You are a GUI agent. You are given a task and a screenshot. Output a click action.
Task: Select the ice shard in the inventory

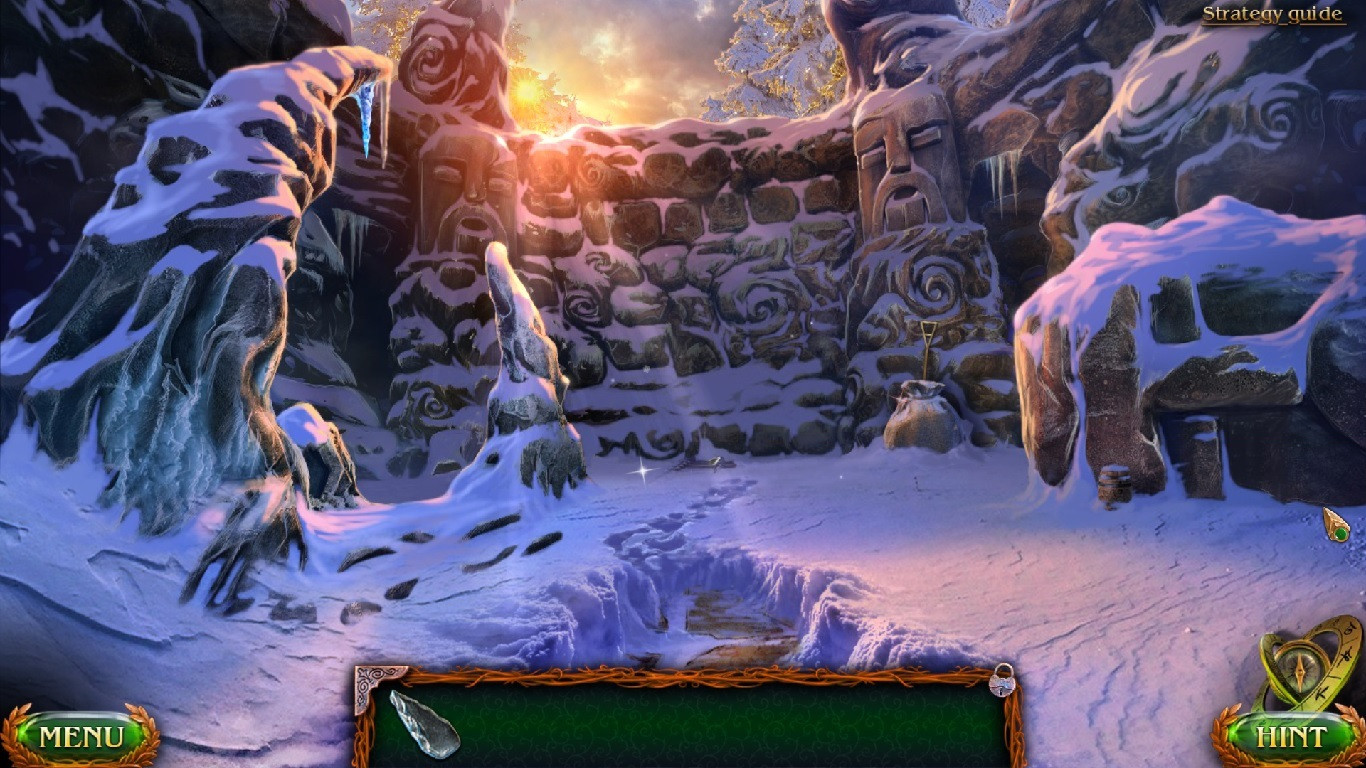[x=425, y=723]
